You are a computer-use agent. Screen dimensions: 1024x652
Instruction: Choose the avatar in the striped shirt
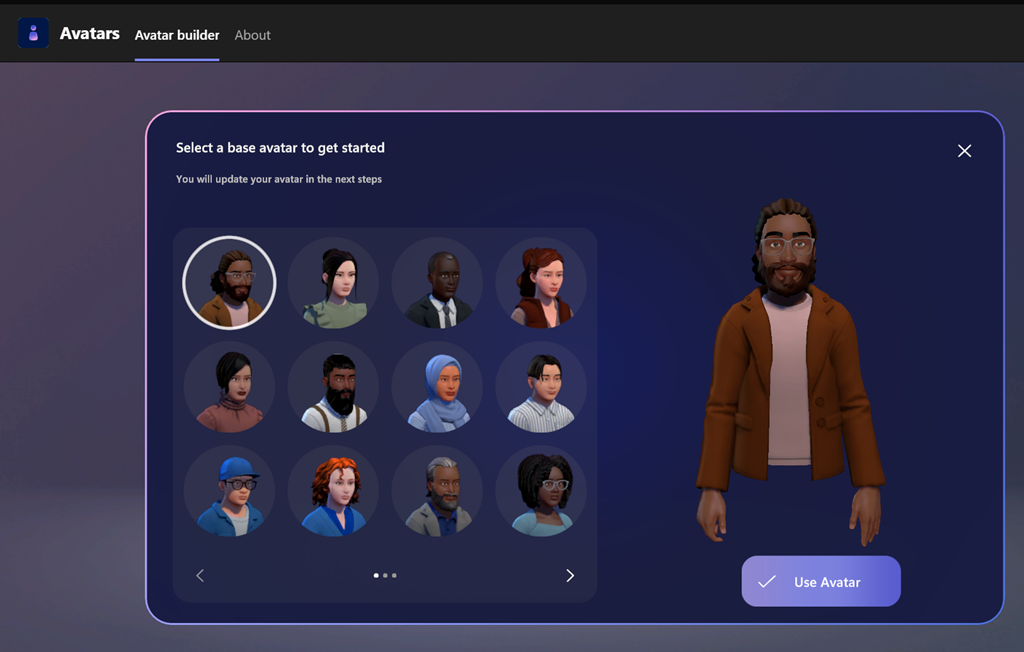tap(541, 387)
